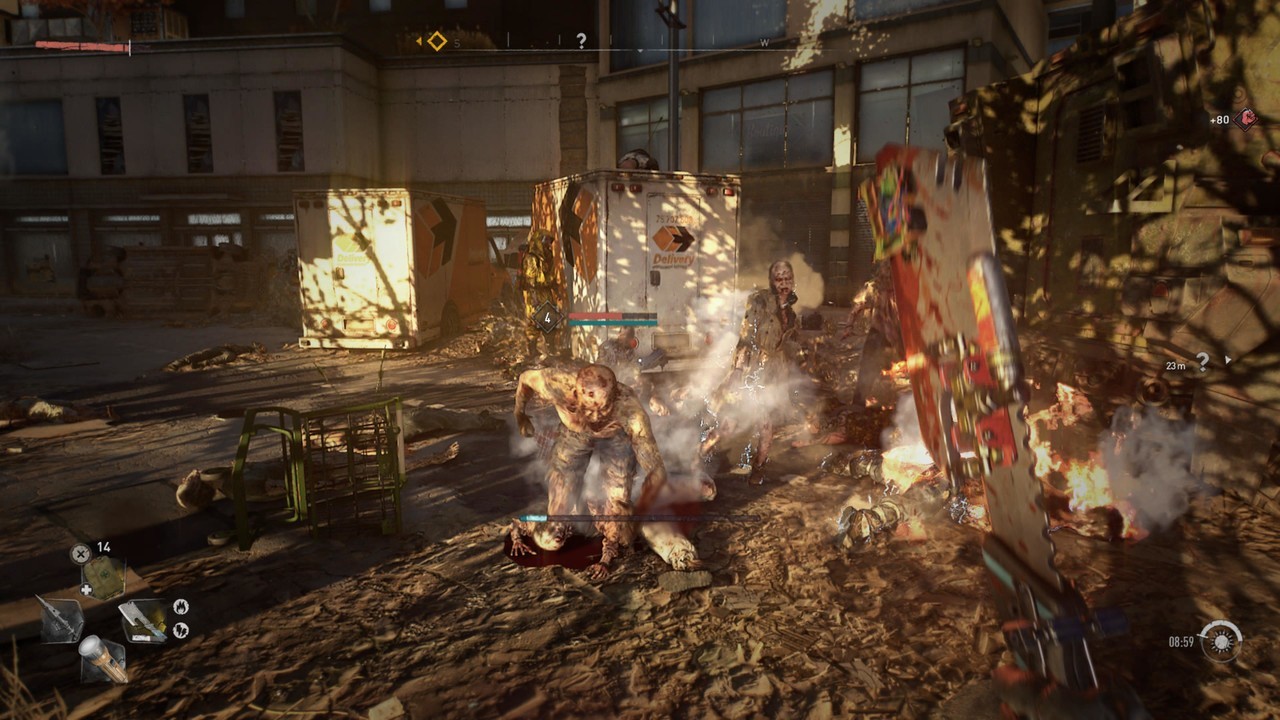Click the pink skull XP icon near +80

pos(1246,117)
